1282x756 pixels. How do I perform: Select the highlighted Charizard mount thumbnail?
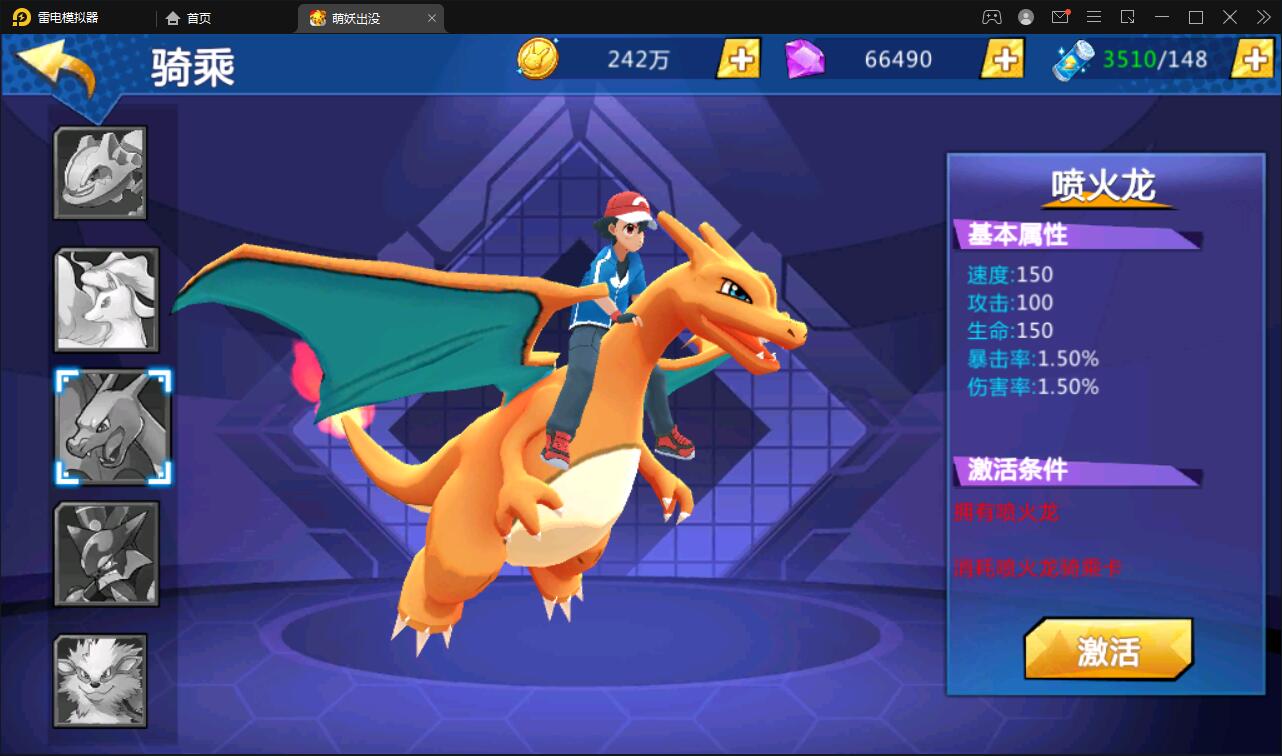point(113,427)
